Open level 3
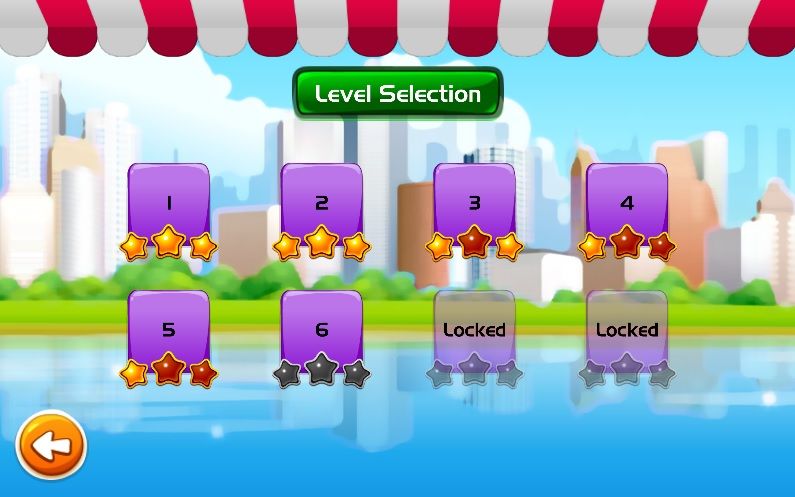Image resolution: width=795 pixels, height=497 pixels. (474, 205)
